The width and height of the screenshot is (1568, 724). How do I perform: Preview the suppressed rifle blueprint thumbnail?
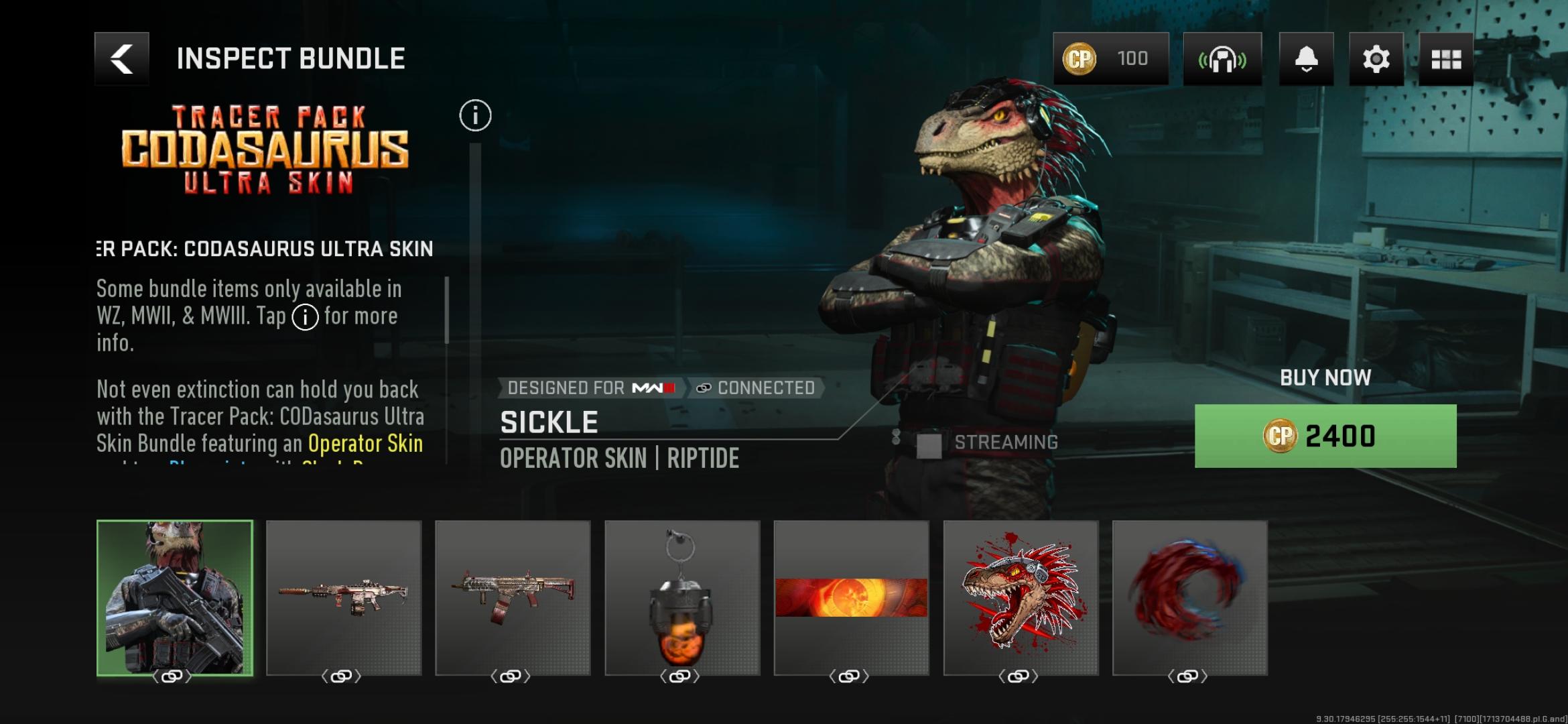(344, 598)
